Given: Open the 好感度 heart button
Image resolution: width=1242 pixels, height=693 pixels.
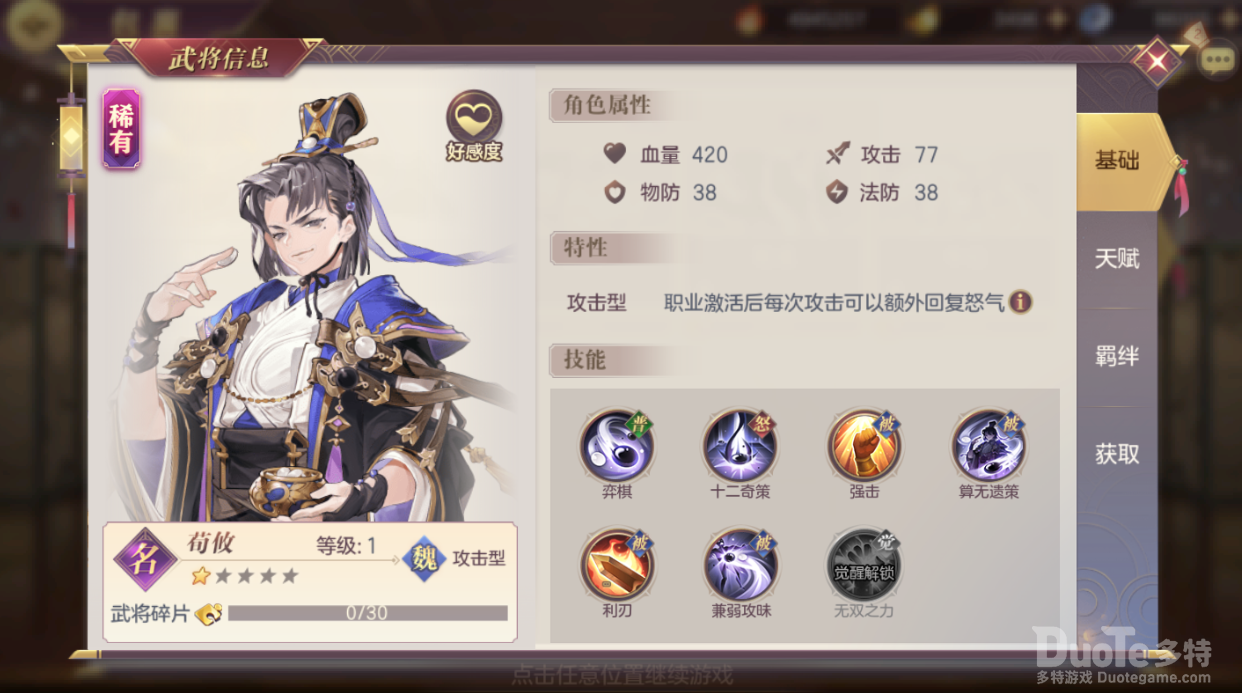Looking at the screenshot, I should (474, 122).
